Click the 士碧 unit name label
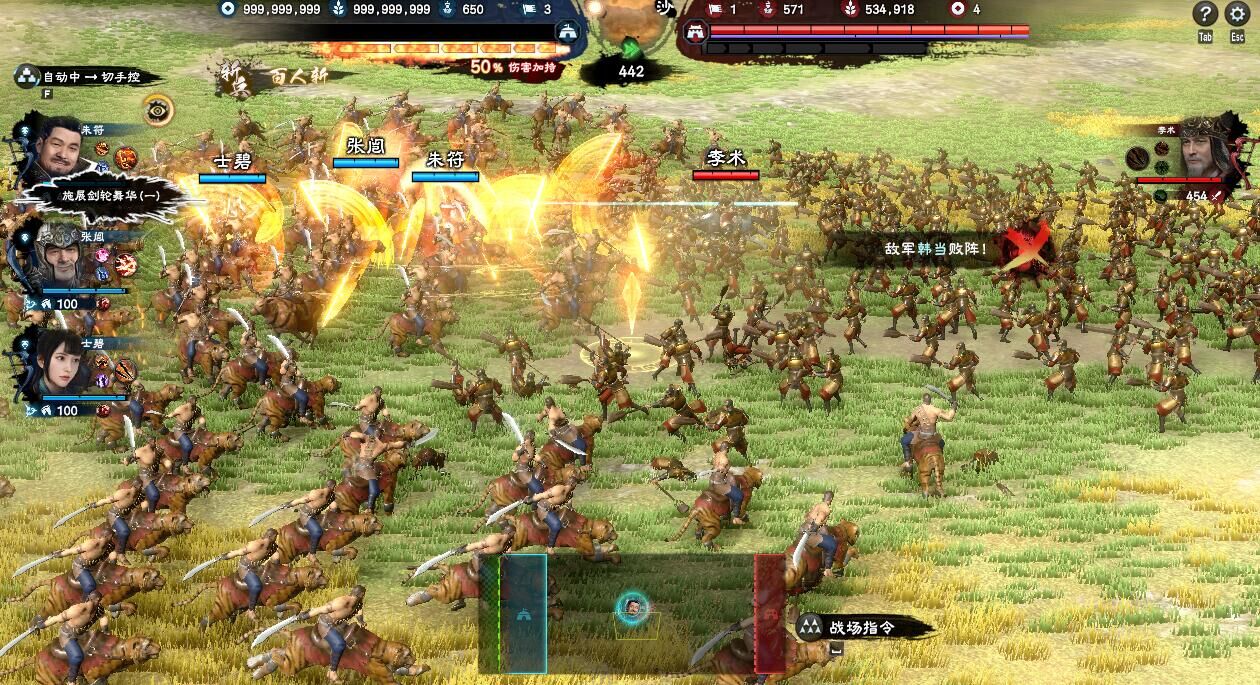Image resolution: width=1260 pixels, height=685 pixels. 232,162
